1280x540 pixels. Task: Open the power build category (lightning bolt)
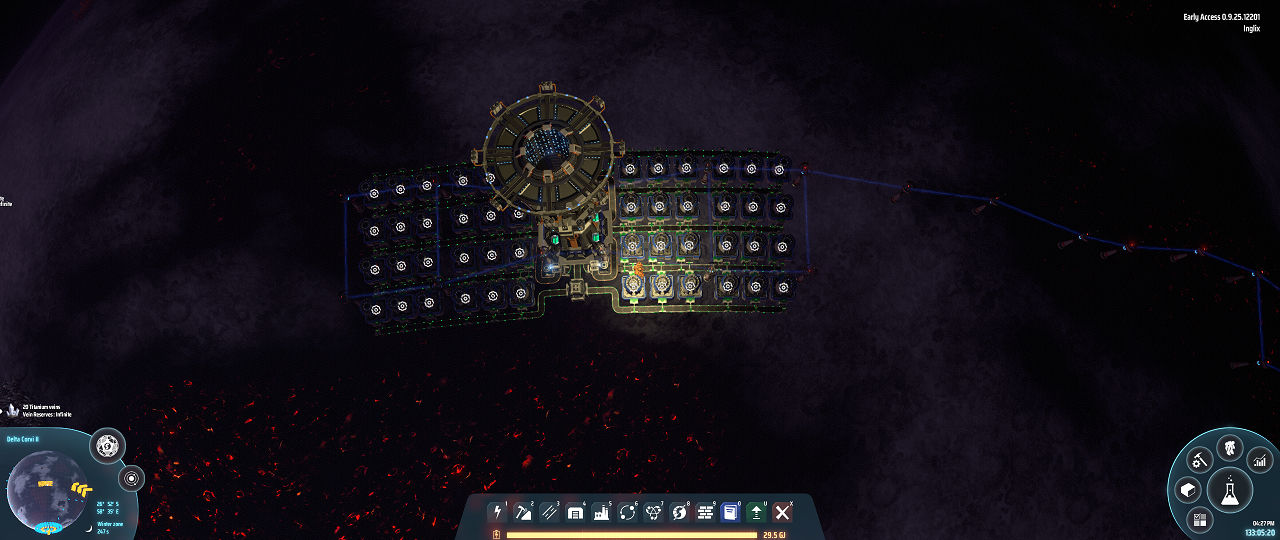497,512
